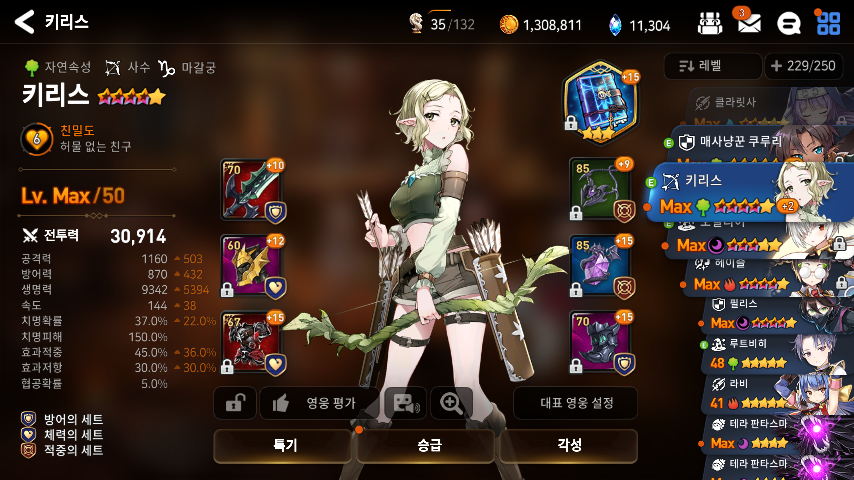Viewport: 854px width, 480px height.
Task: Open the friendship level 6 badge
Action: tap(36, 139)
